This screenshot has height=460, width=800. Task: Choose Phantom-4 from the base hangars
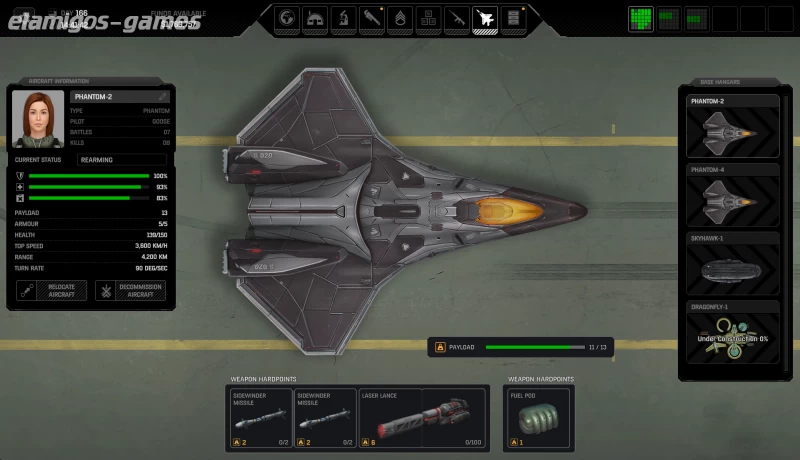(733, 194)
